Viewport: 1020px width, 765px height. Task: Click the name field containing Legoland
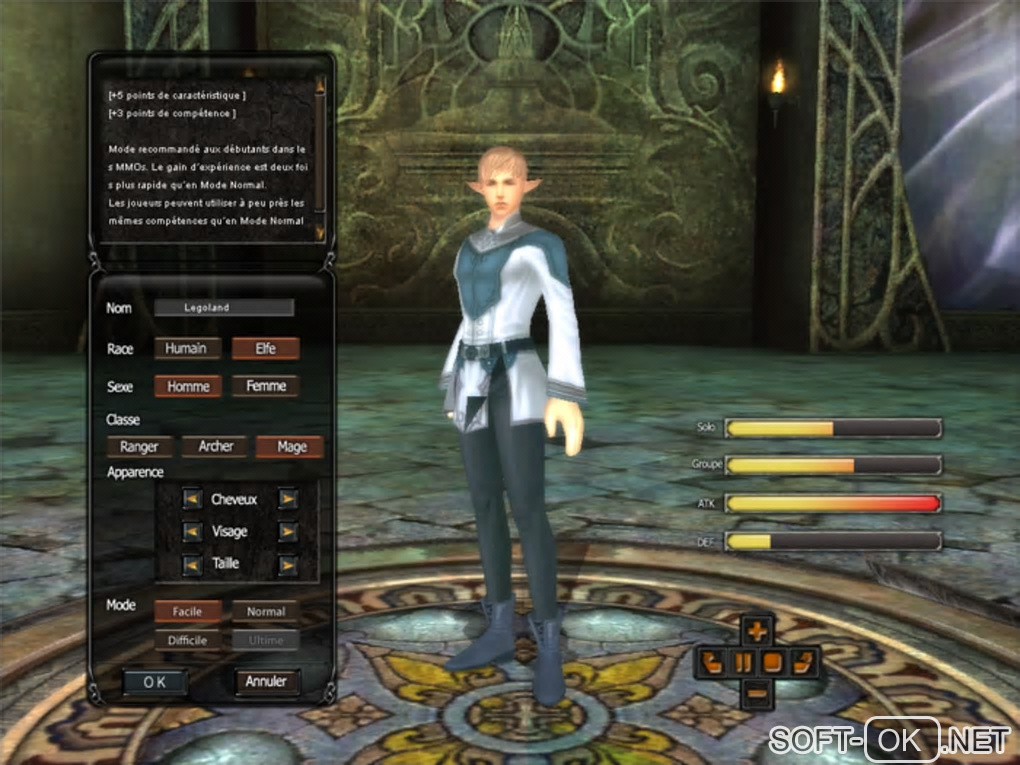click(224, 308)
